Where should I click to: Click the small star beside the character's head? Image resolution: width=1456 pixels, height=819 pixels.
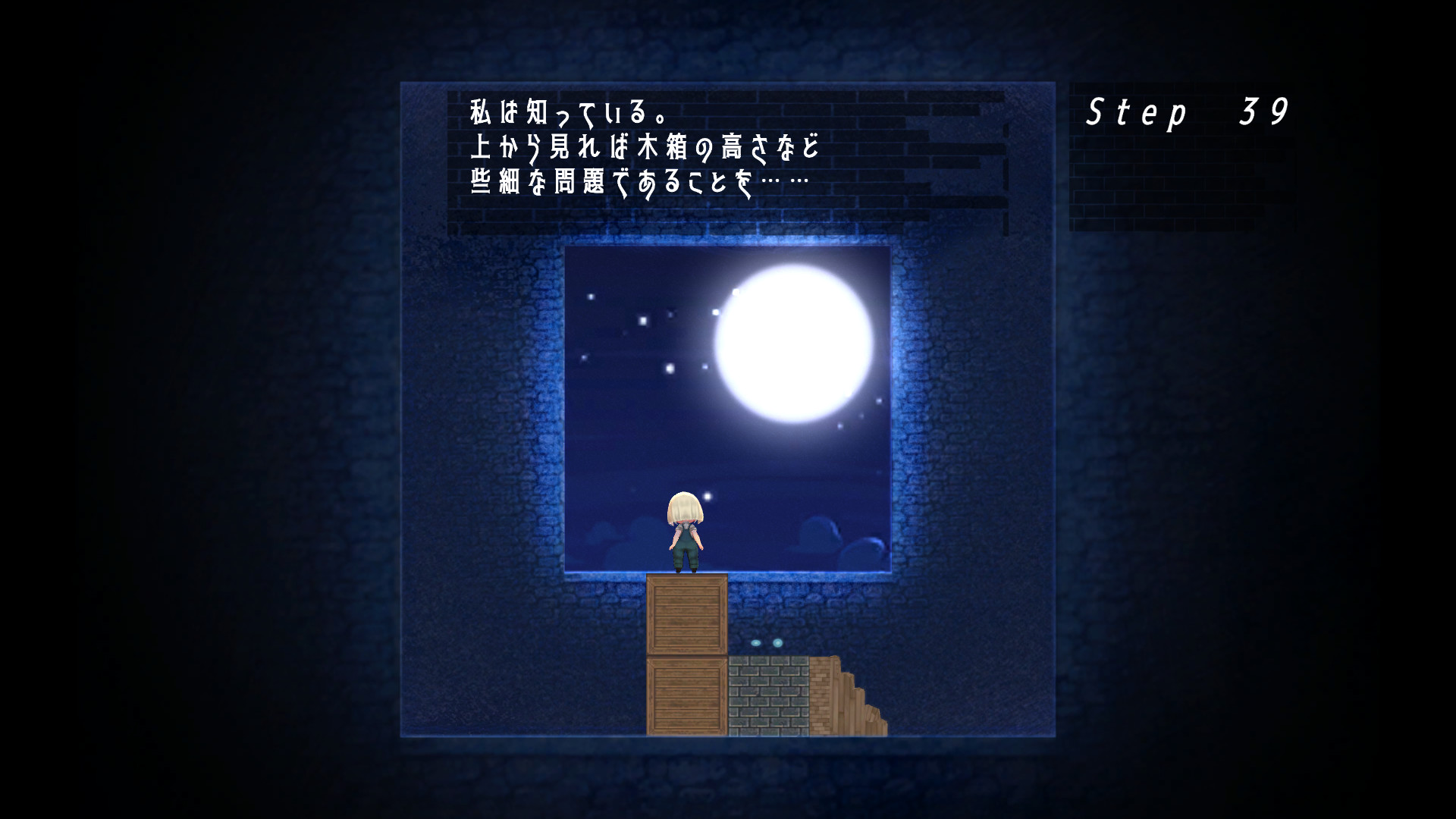click(x=708, y=494)
